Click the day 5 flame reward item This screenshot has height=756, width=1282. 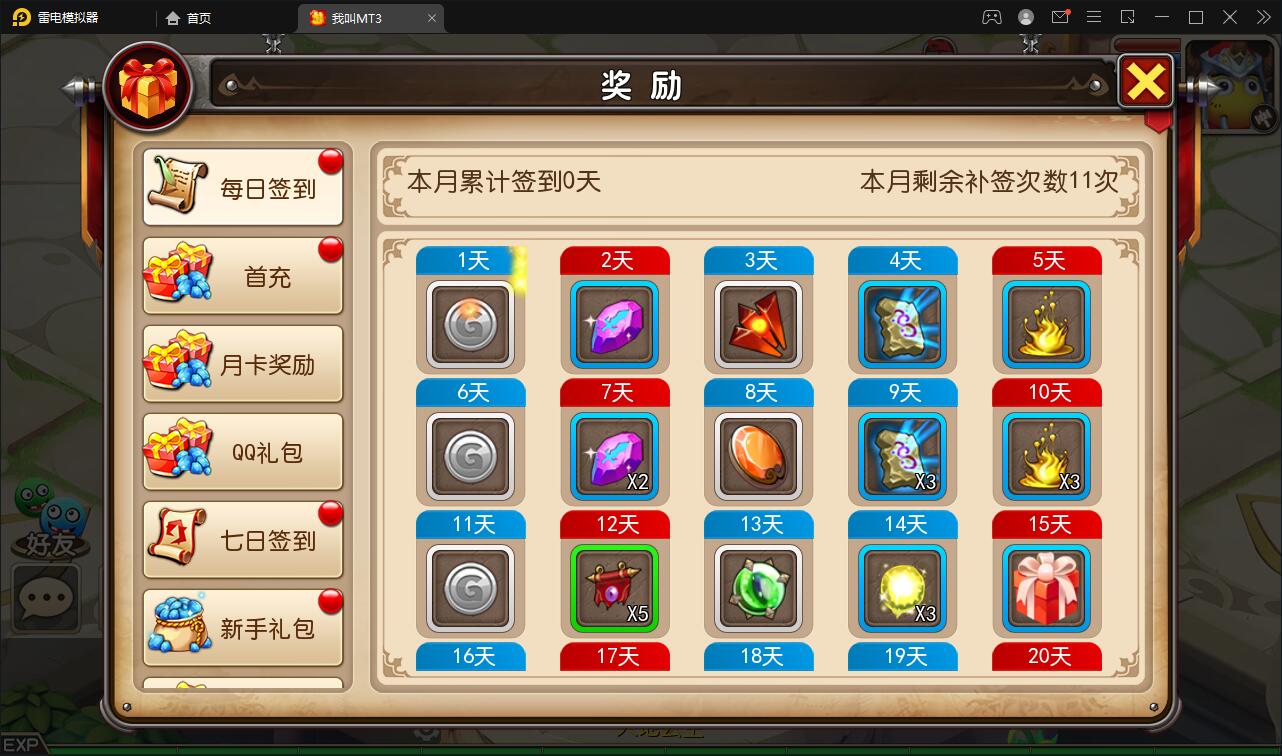(1046, 323)
